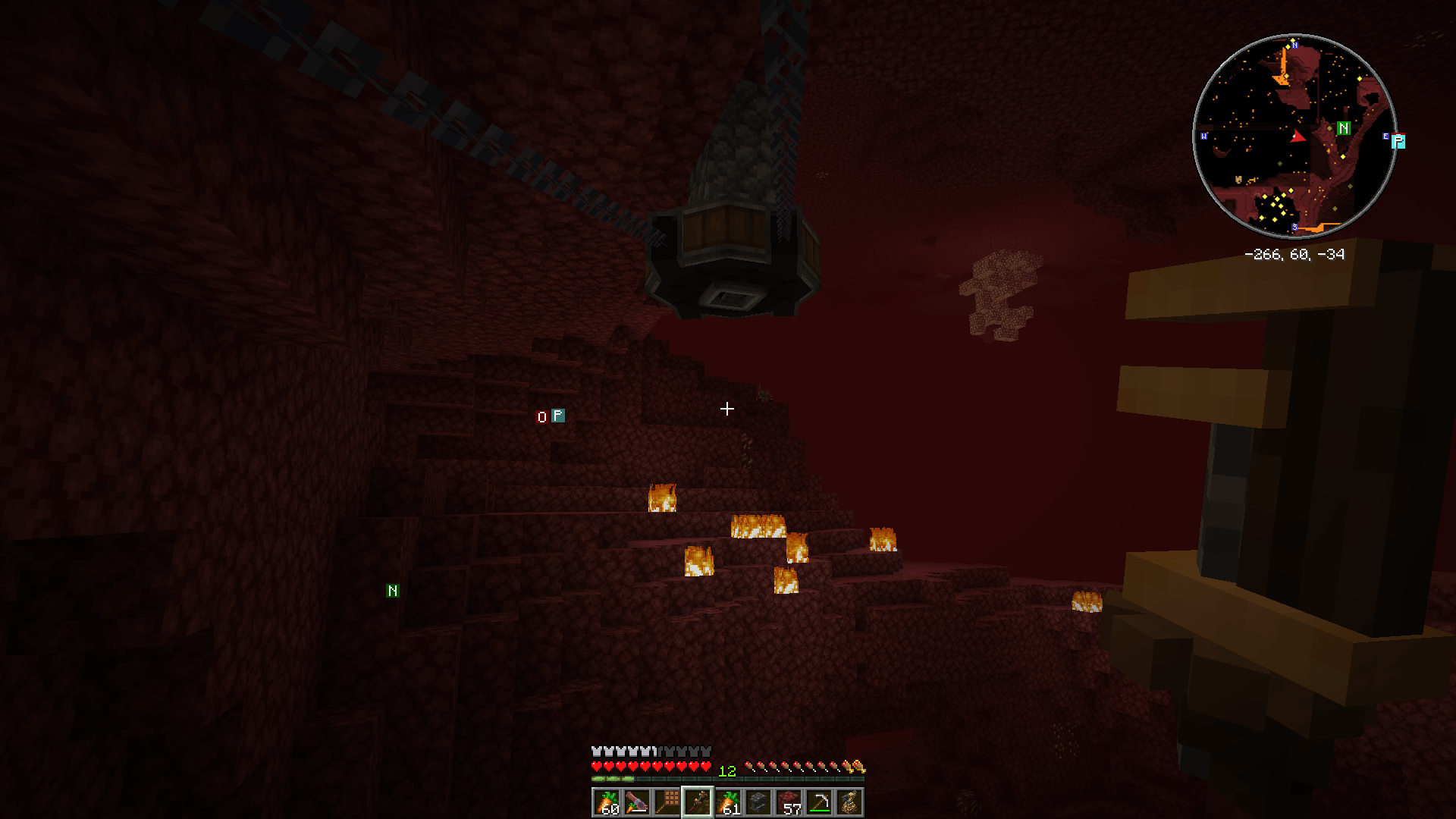The width and height of the screenshot is (1456, 819).
Task: Click the coordinates text below the minimap
Action: pos(1295,254)
